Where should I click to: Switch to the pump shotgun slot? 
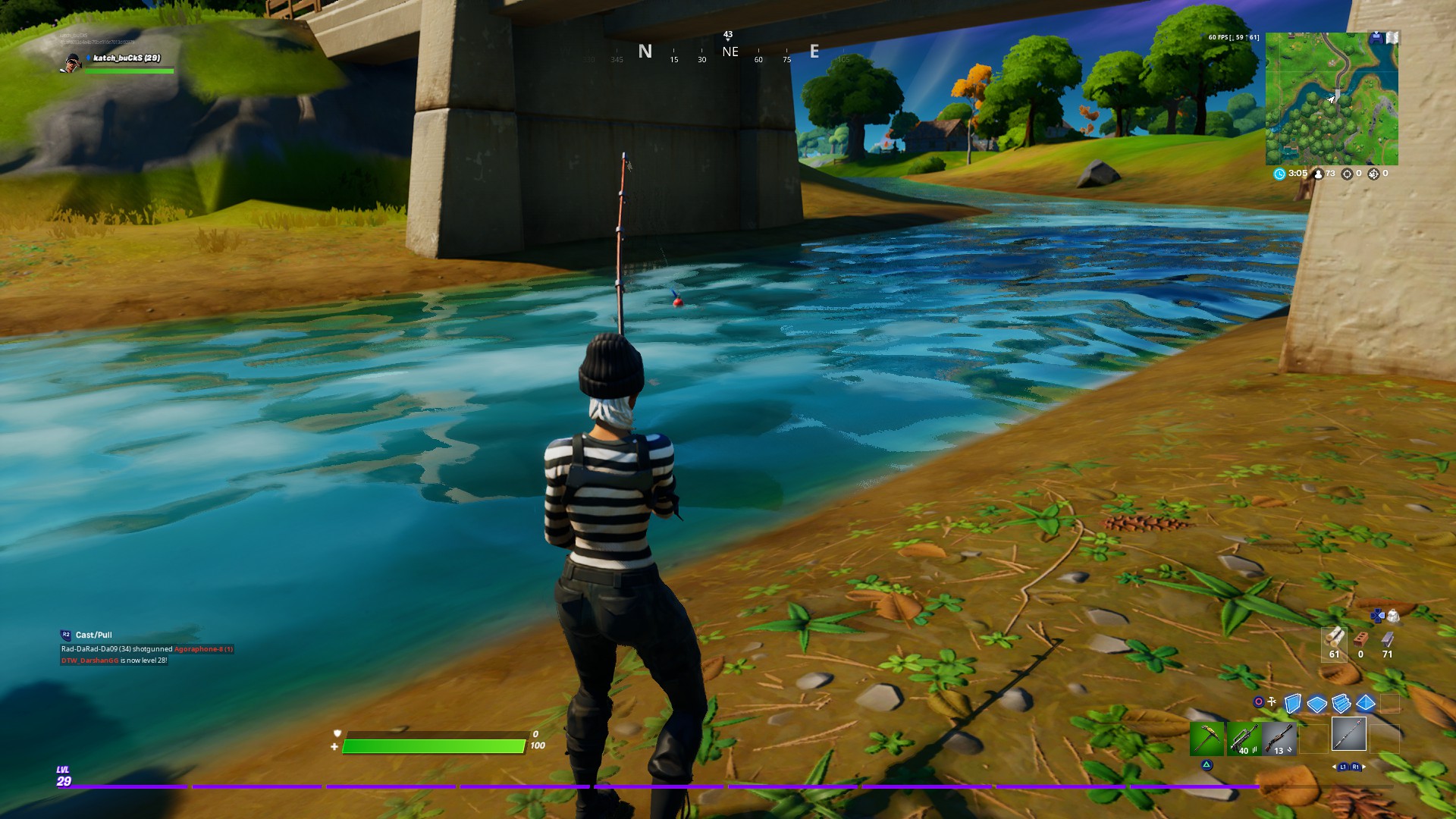click(x=1279, y=738)
